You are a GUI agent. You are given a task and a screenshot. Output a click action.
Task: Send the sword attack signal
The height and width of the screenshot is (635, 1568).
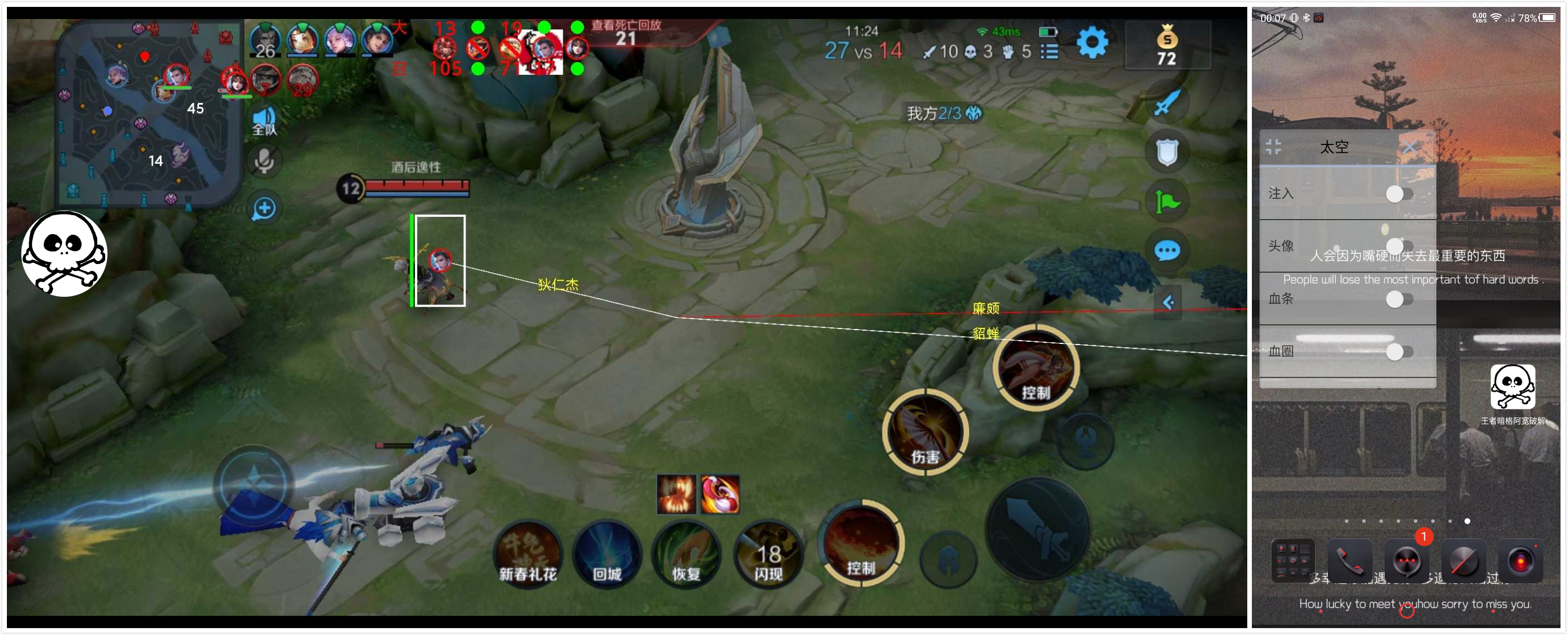(1166, 102)
